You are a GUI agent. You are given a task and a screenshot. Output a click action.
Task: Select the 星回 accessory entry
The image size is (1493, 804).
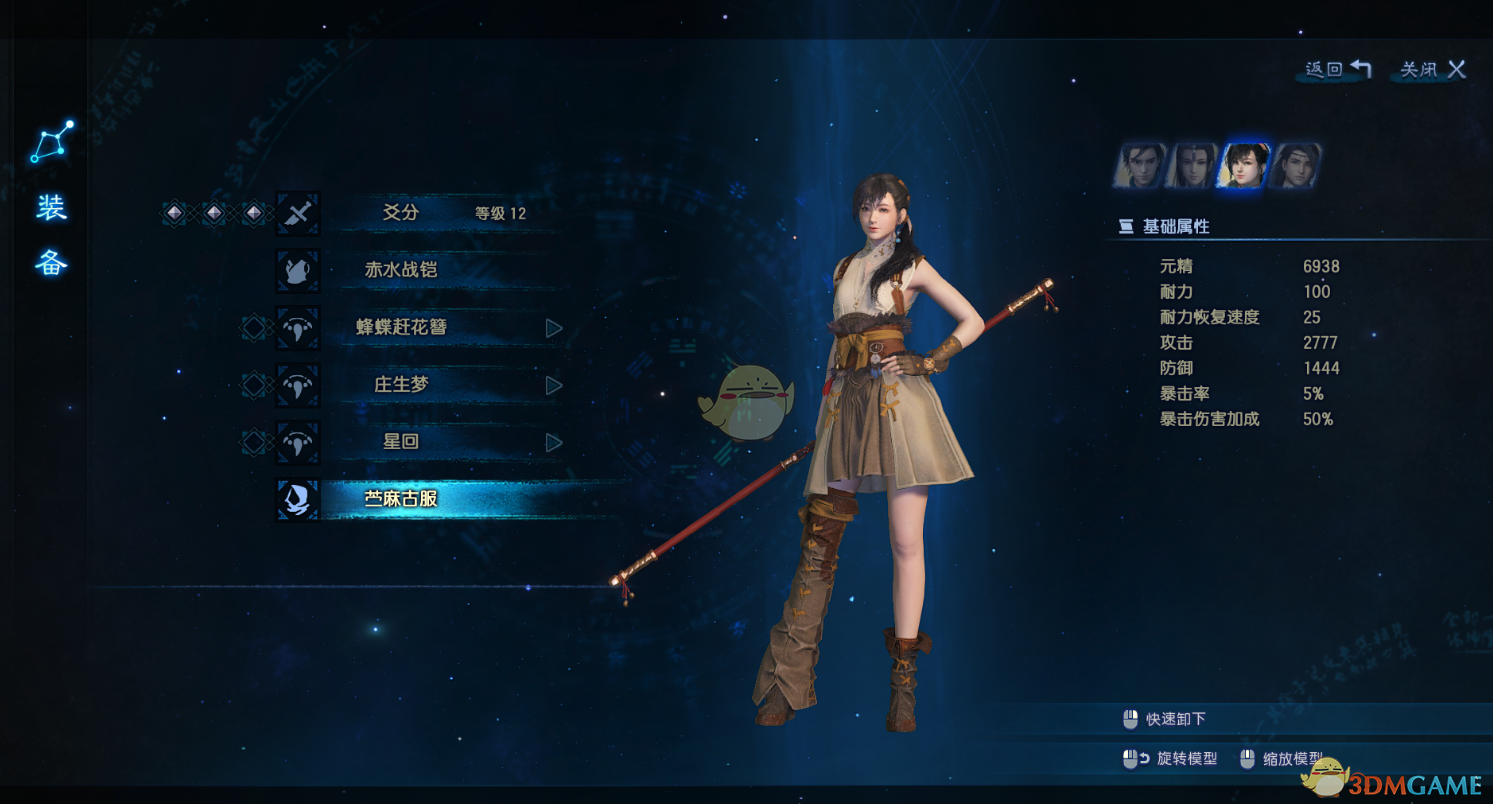click(x=401, y=441)
